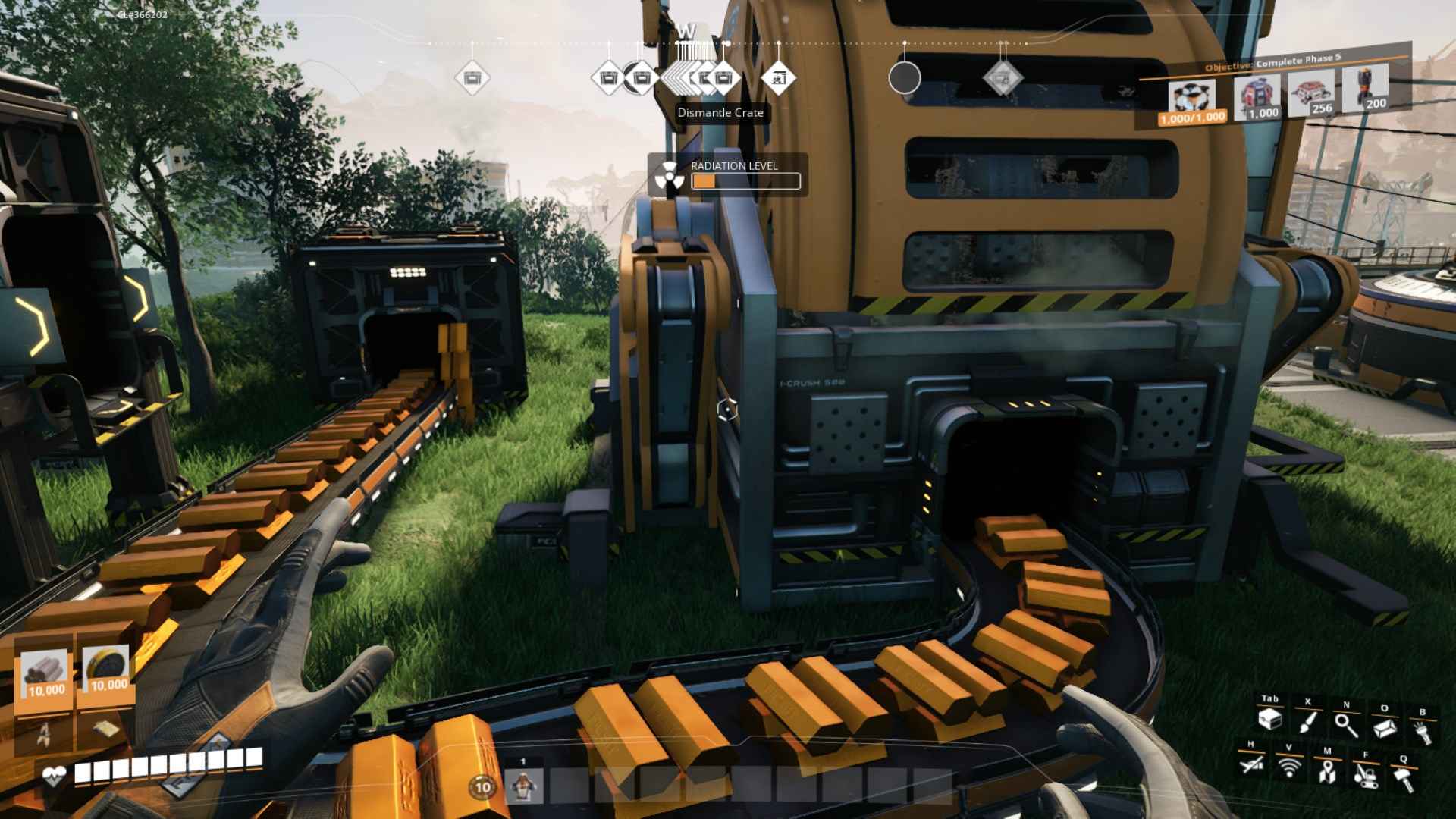Open the build menu hammer icon
The height and width of the screenshot is (819, 1456).
click(1404, 780)
